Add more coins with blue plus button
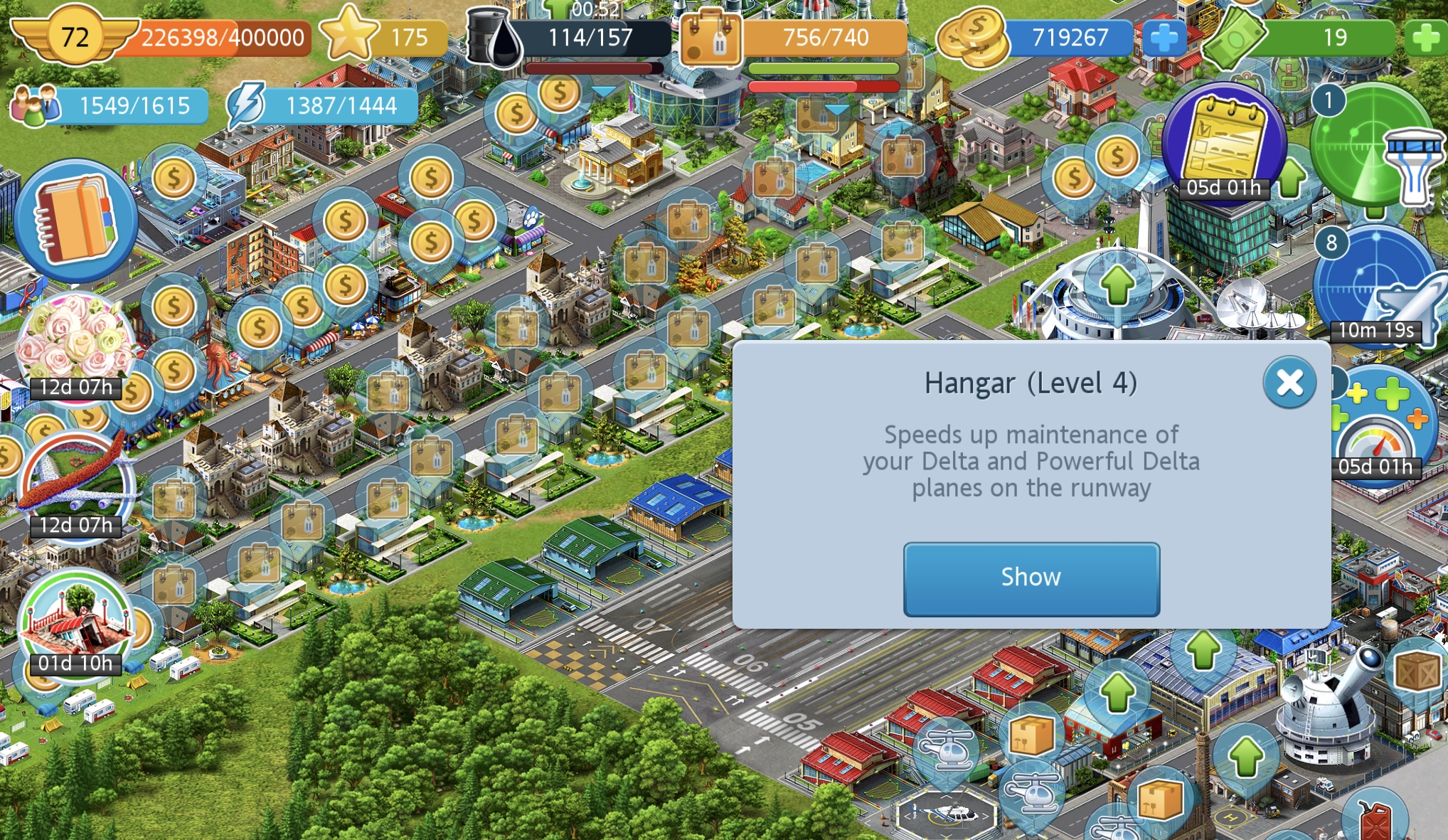This screenshot has height=840, width=1448. tap(1164, 37)
